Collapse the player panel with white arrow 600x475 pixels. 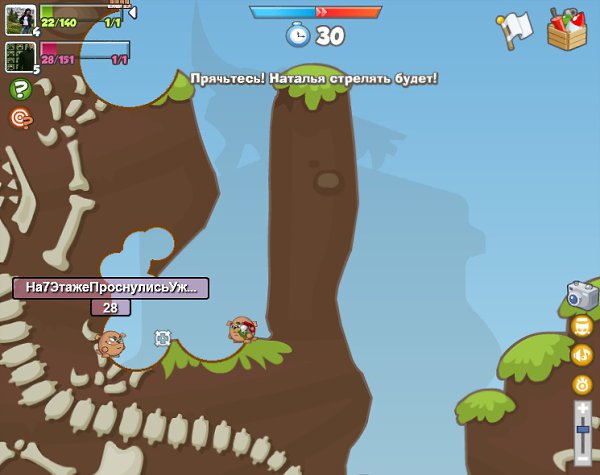click(x=132, y=12)
